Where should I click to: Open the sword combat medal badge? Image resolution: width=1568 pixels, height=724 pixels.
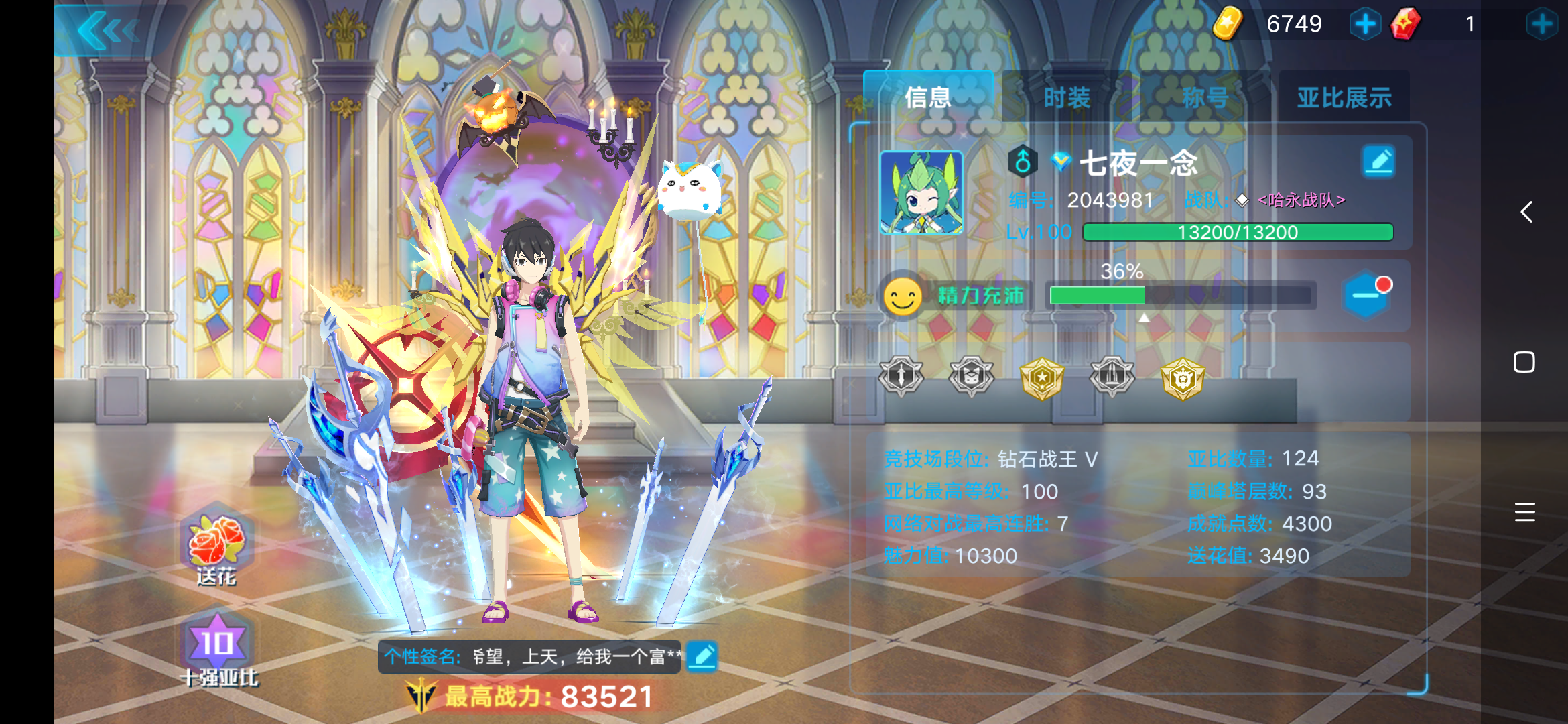pyautogui.click(x=901, y=376)
